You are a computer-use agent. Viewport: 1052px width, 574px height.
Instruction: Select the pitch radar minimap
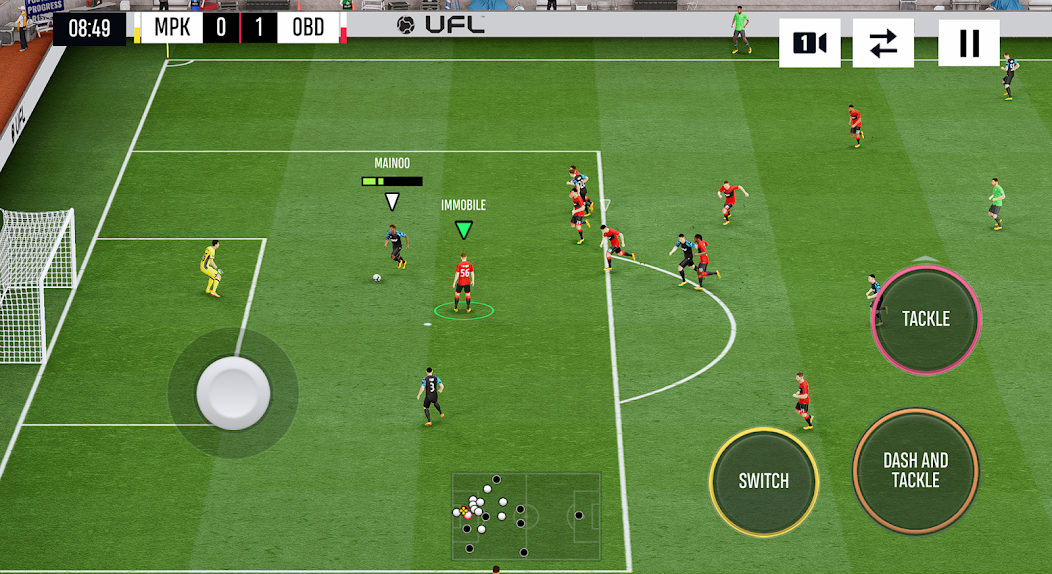(x=526, y=516)
